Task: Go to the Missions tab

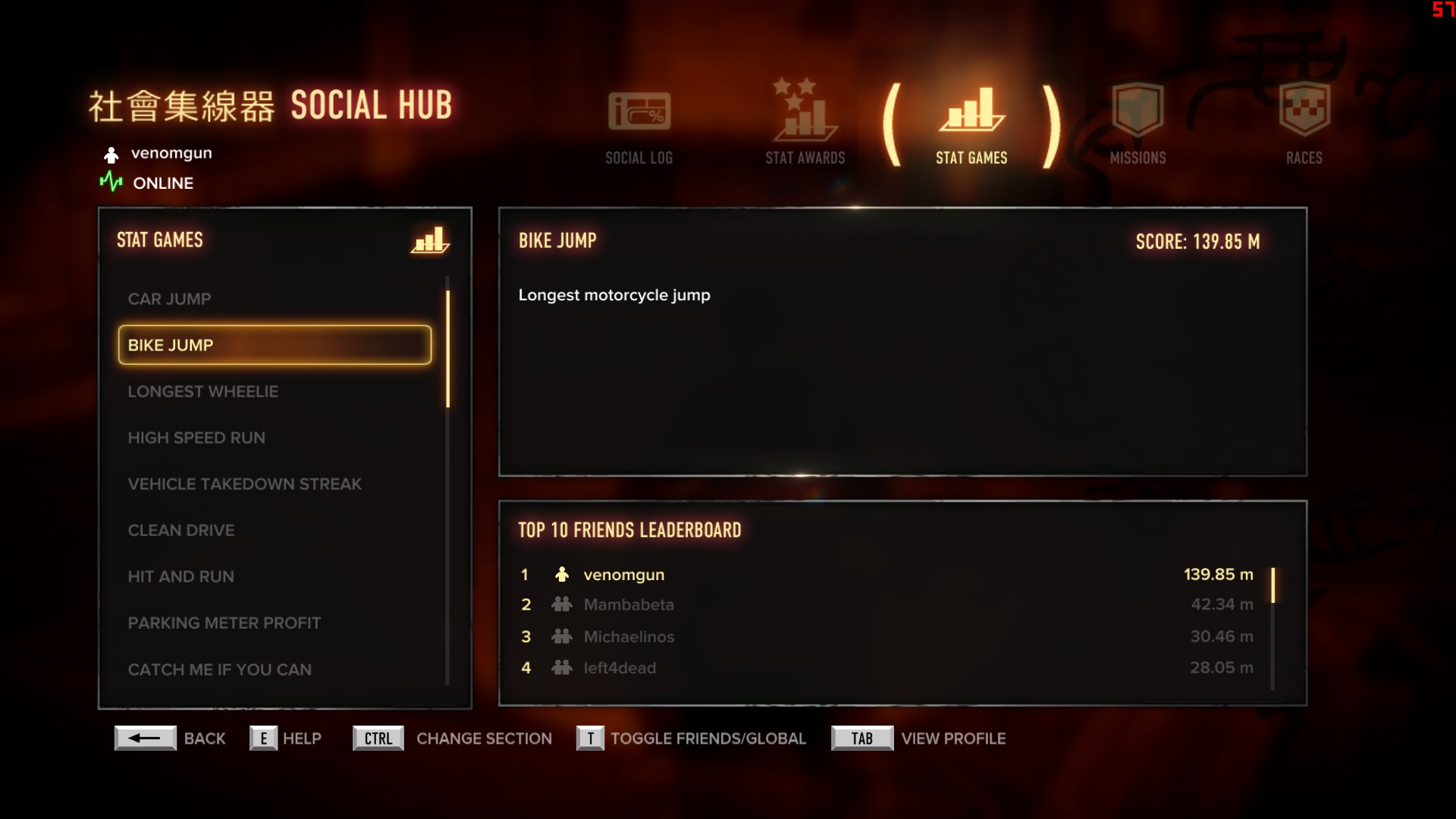Action: [1137, 124]
